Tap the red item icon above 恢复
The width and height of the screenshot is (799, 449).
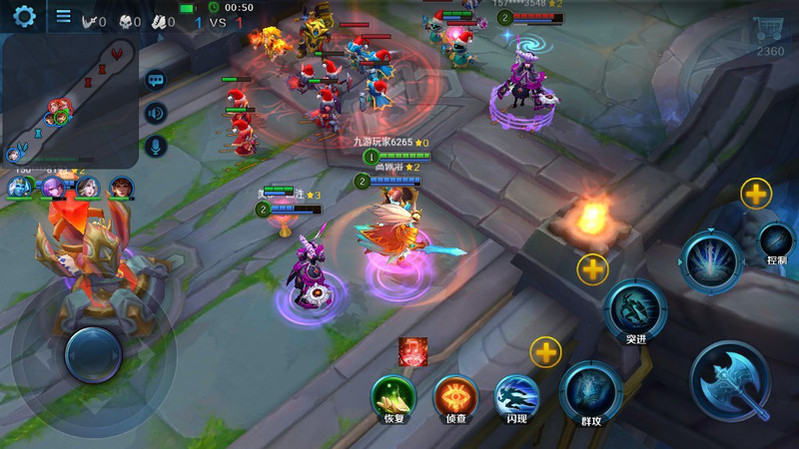(x=413, y=351)
